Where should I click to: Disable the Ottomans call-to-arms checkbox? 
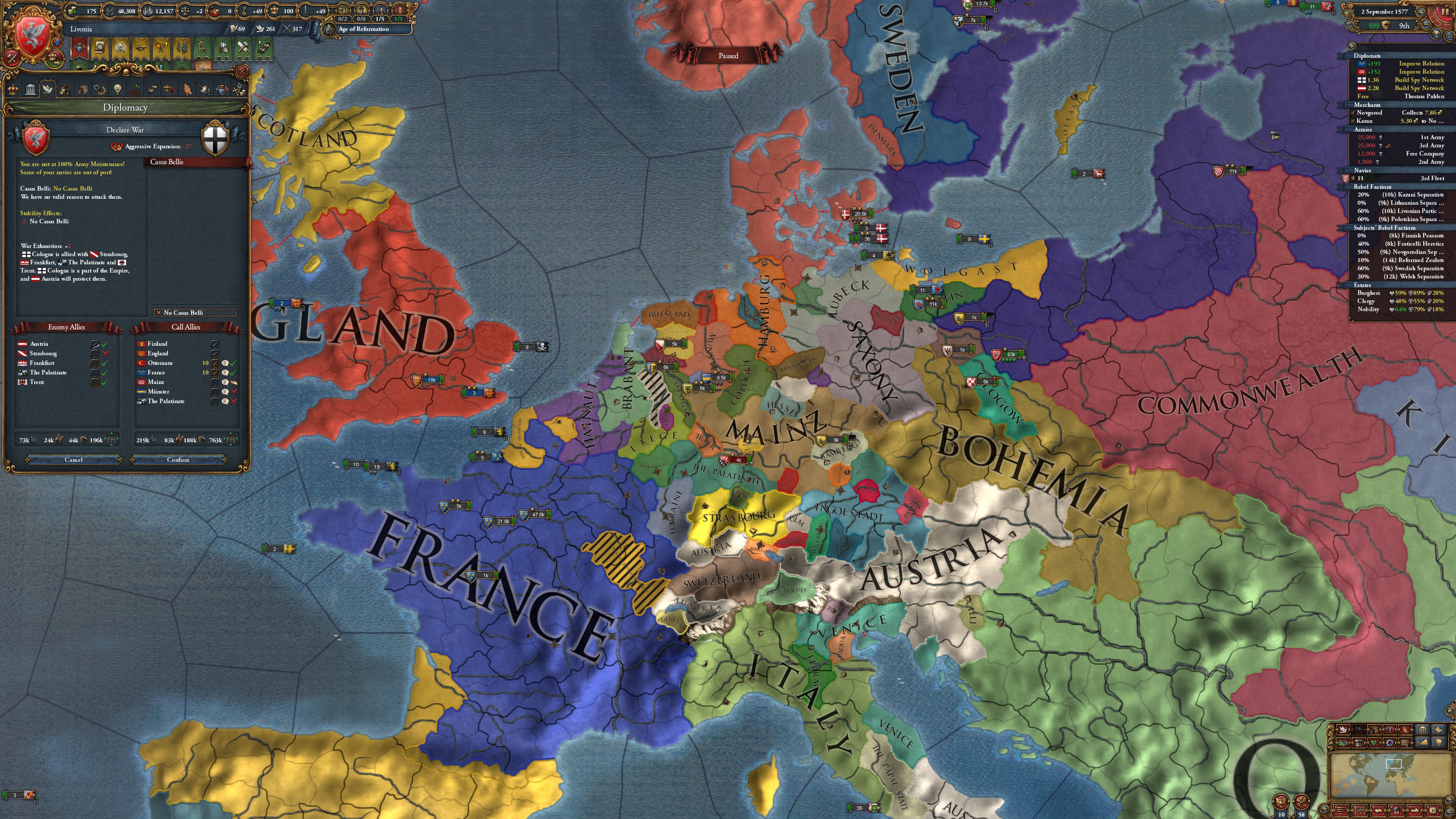coord(215,364)
